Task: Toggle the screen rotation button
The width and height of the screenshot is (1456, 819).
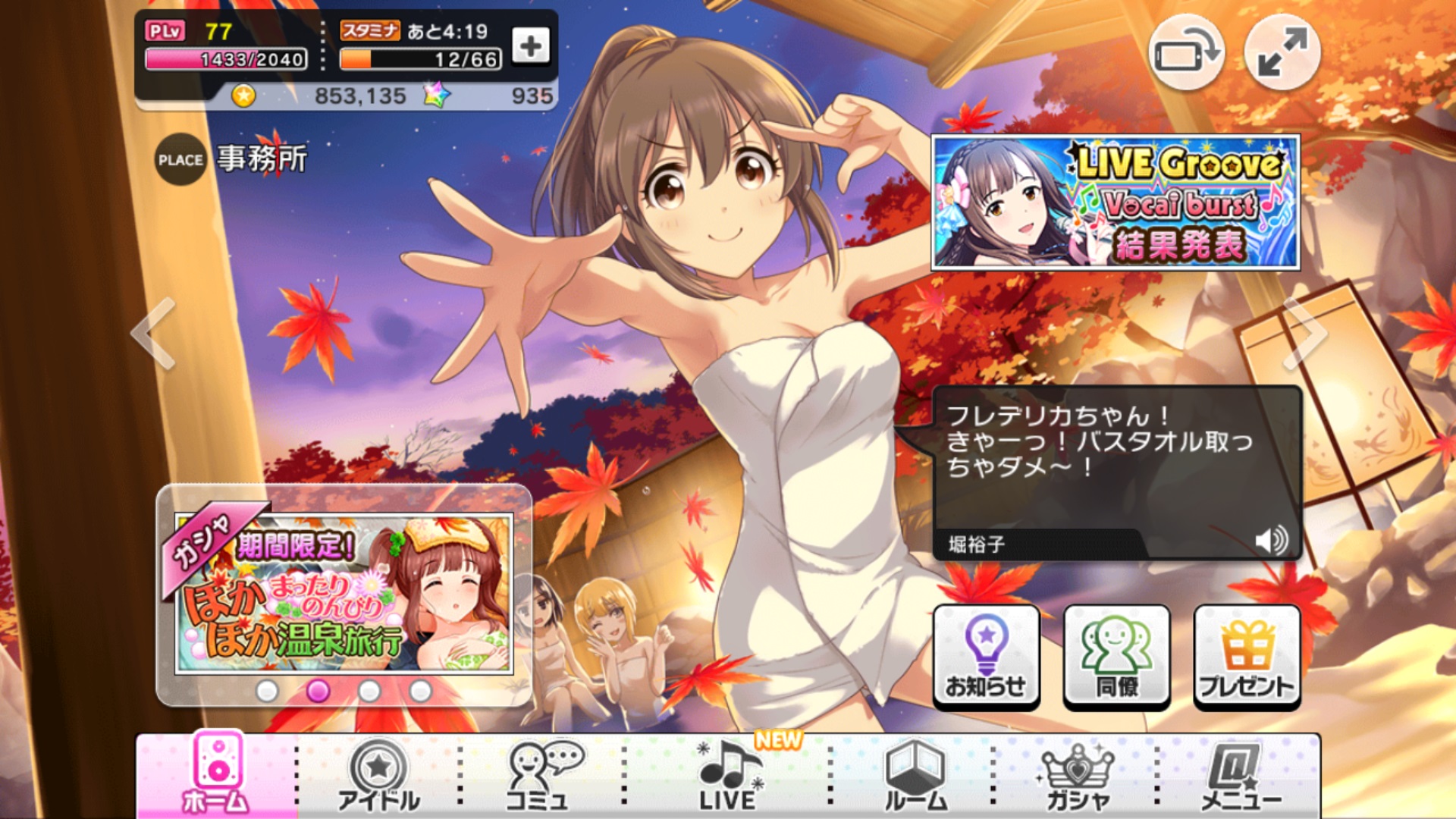Action: tap(1186, 53)
